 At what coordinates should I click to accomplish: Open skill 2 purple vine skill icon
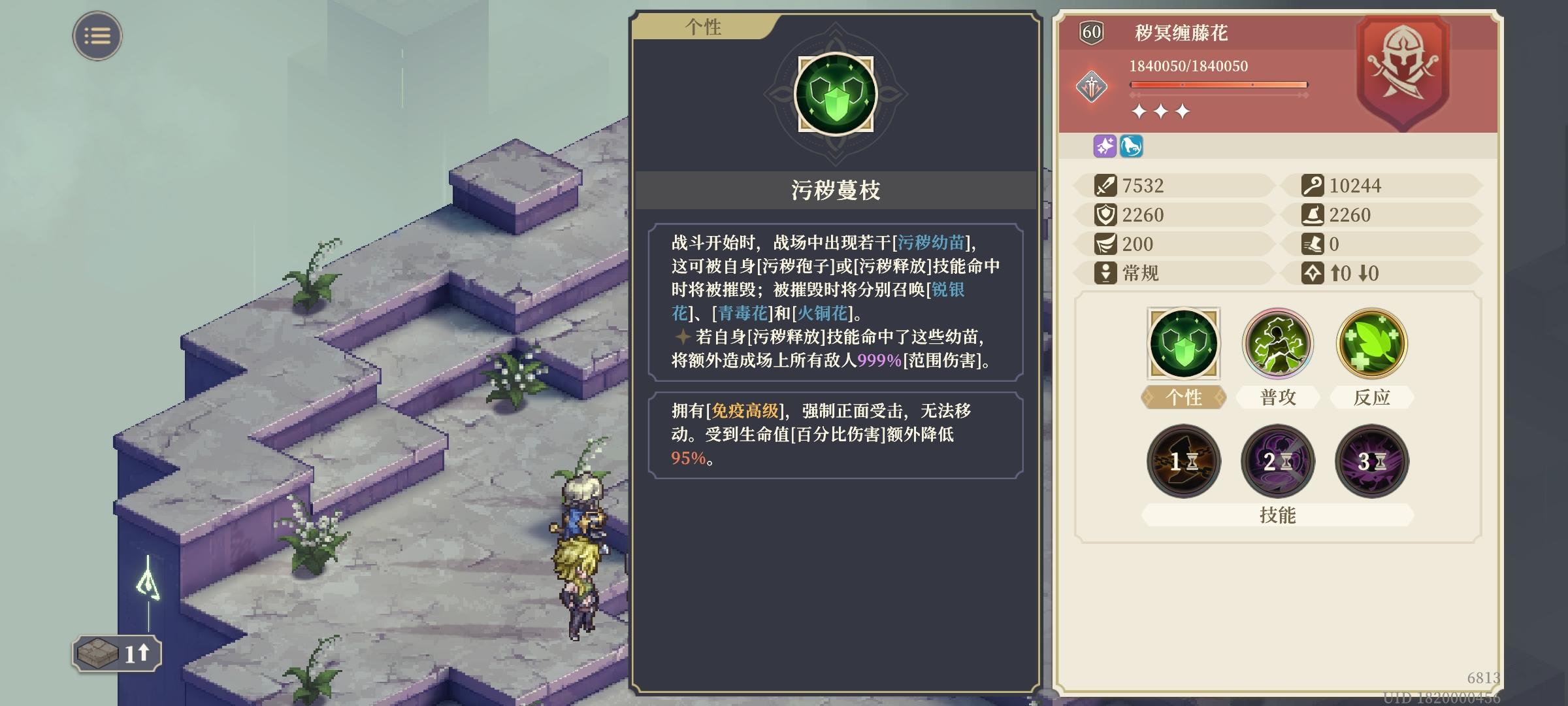coord(1277,461)
